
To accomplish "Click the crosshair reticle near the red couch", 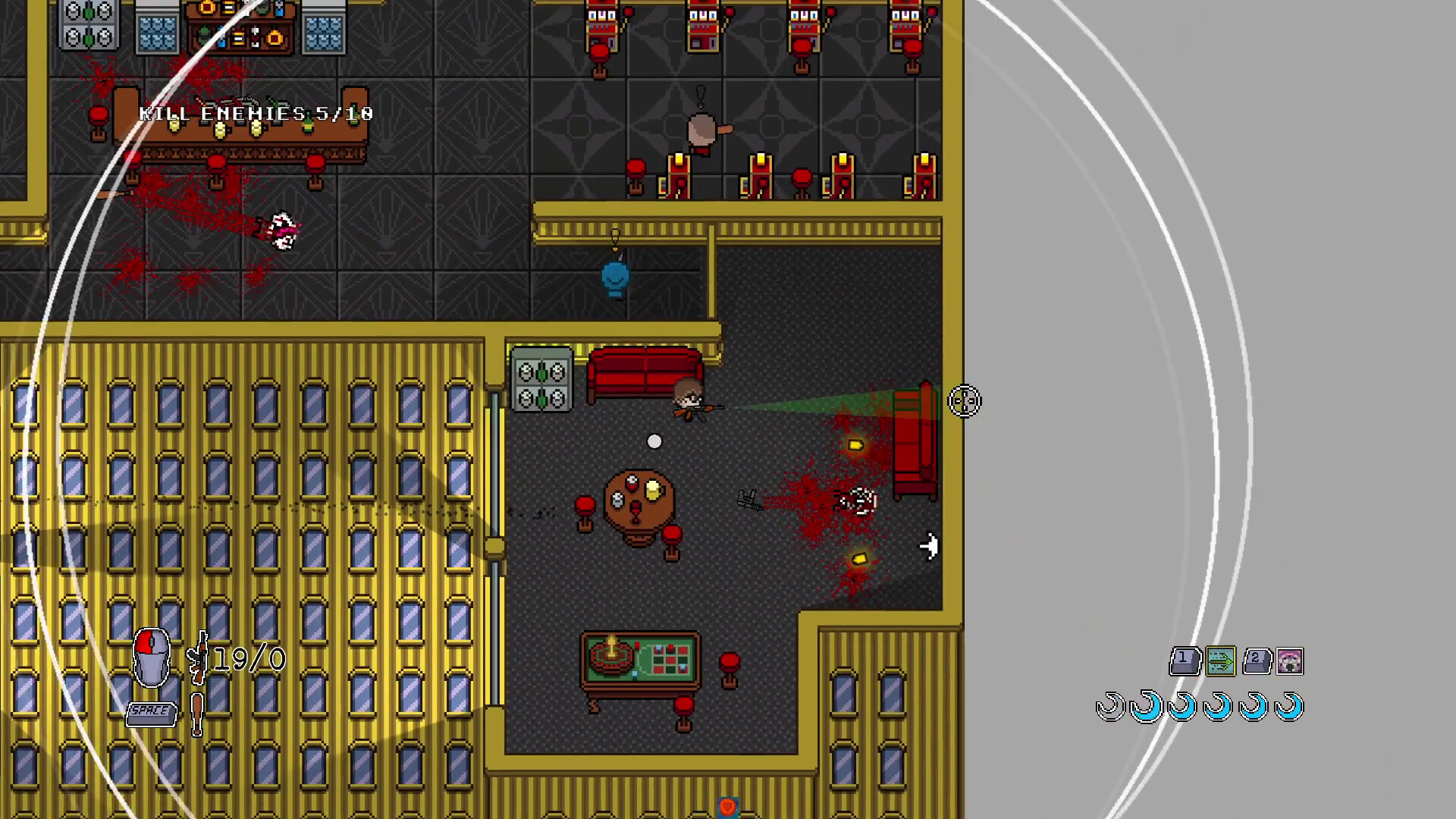I will [x=964, y=402].
